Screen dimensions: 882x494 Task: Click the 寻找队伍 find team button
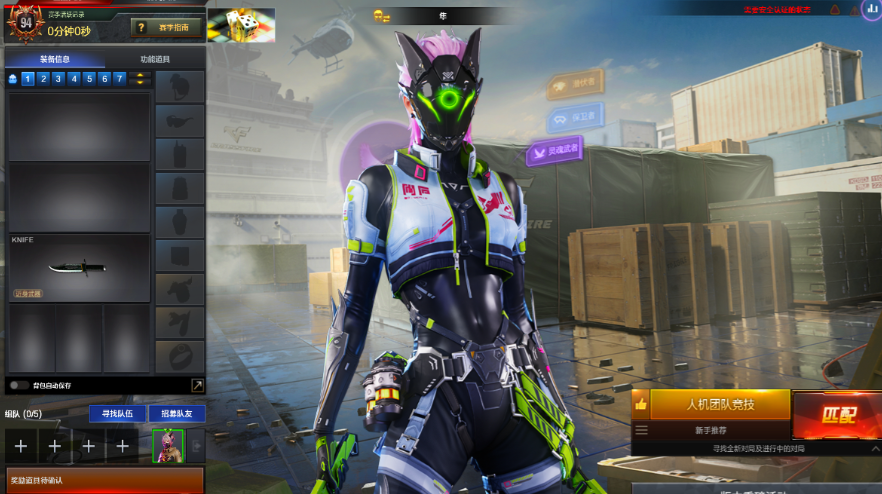click(x=117, y=414)
